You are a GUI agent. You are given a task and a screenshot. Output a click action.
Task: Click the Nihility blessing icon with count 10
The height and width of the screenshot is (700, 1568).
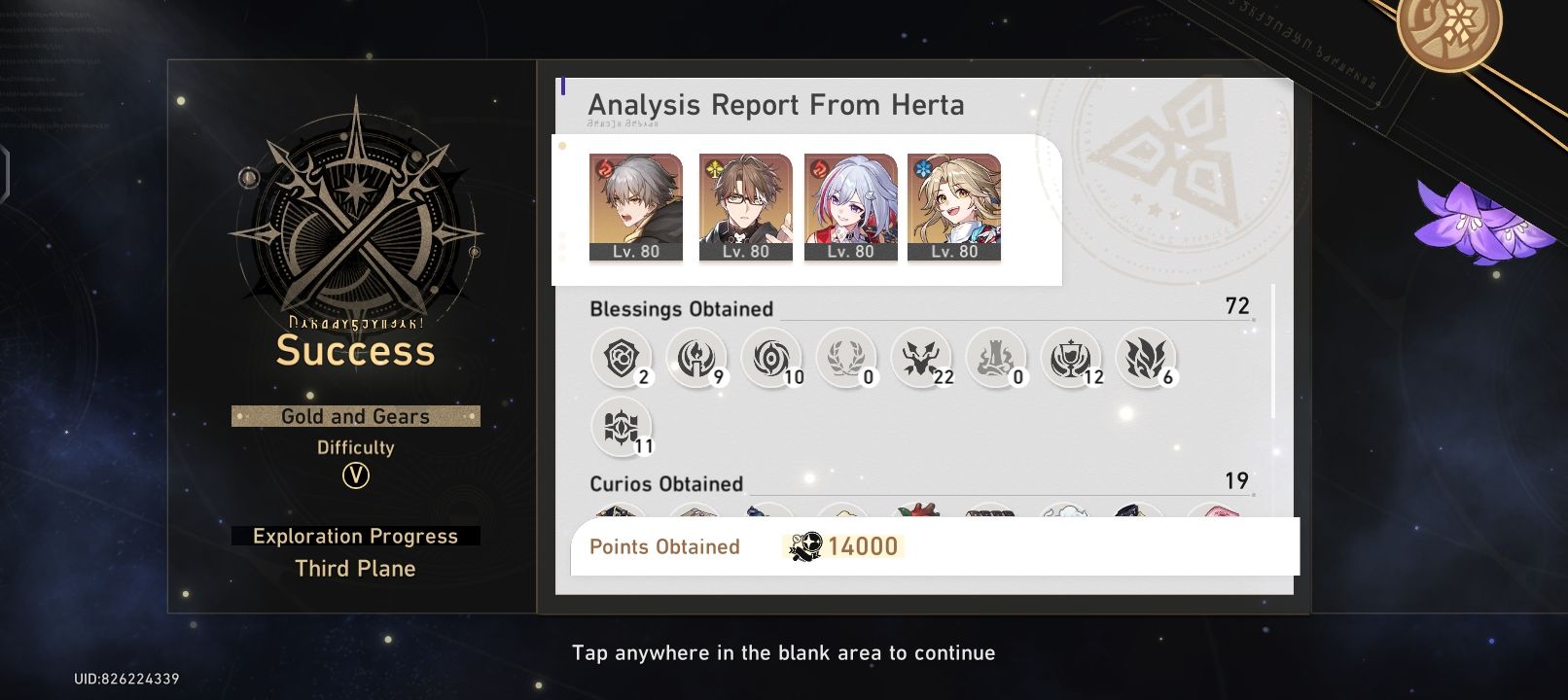pos(771,358)
